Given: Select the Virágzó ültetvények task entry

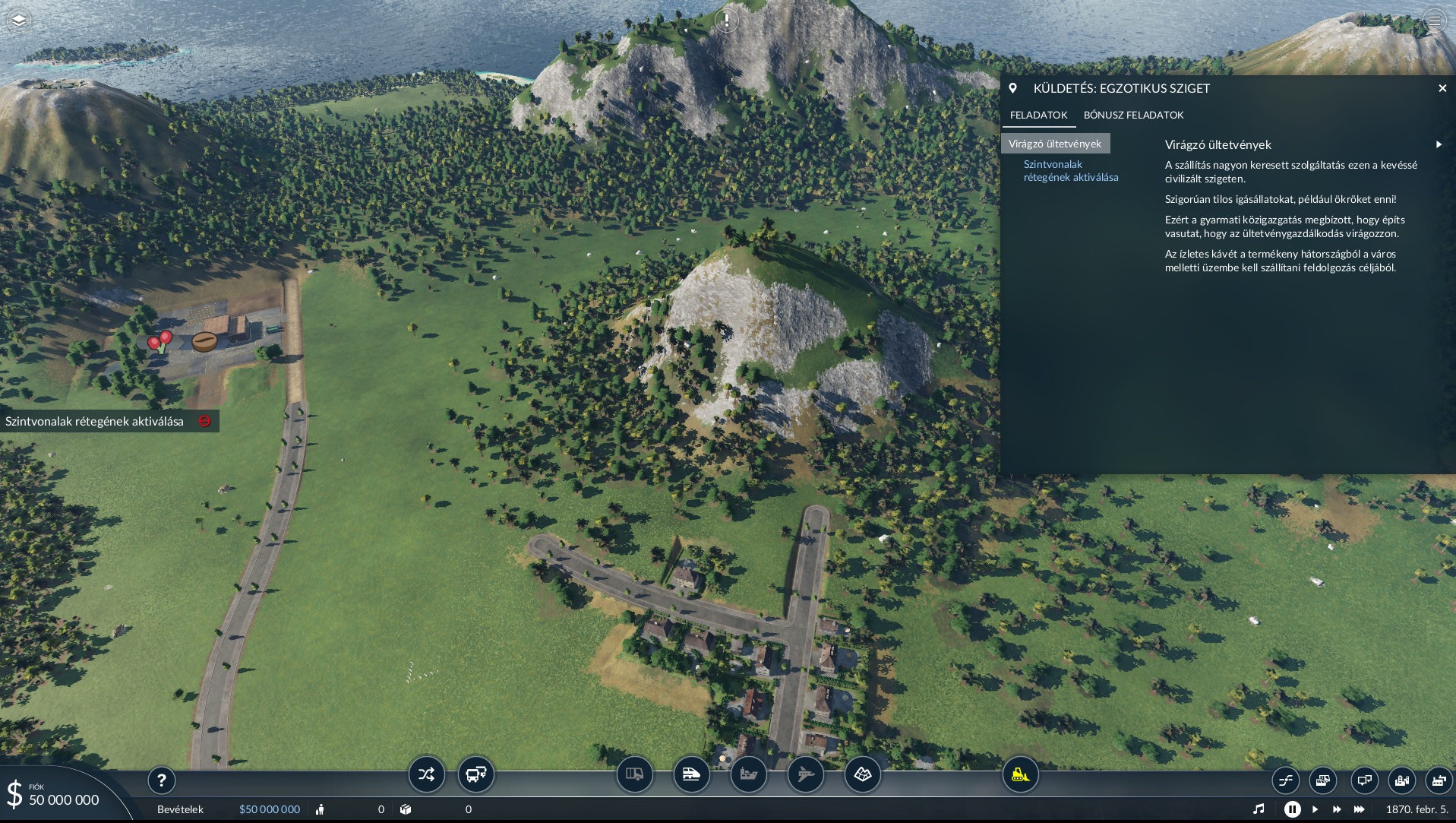Looking at the screenshot, I should pyautogui.click(x=1055, y=144).
